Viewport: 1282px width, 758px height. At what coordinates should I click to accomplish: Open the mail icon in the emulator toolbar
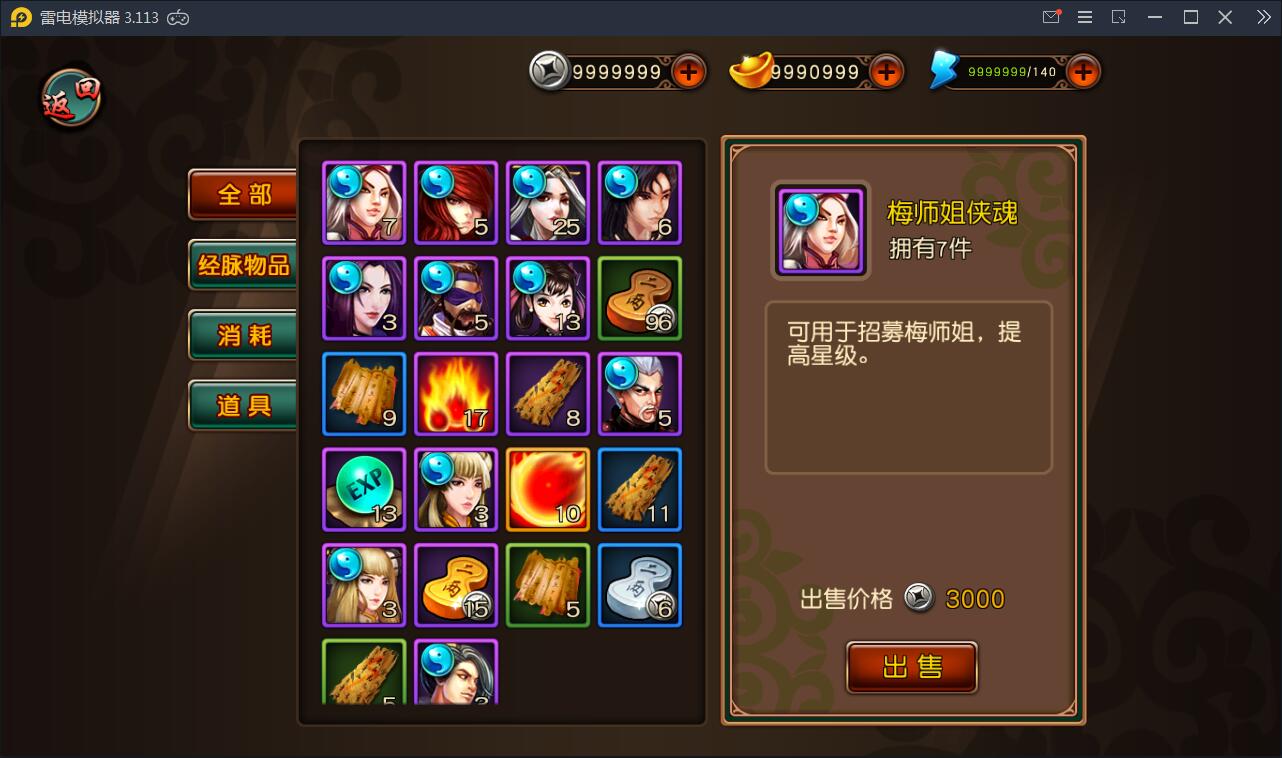[1050, 17]
